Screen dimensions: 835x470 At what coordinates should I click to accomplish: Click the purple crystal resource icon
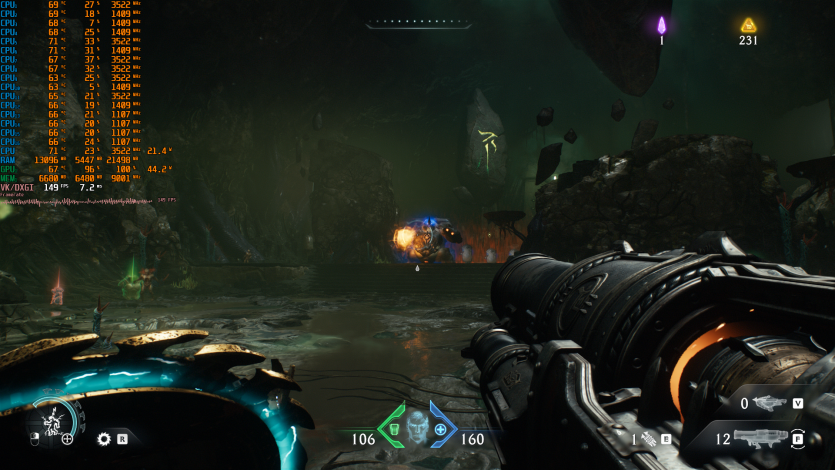click(x=661, y=25)
